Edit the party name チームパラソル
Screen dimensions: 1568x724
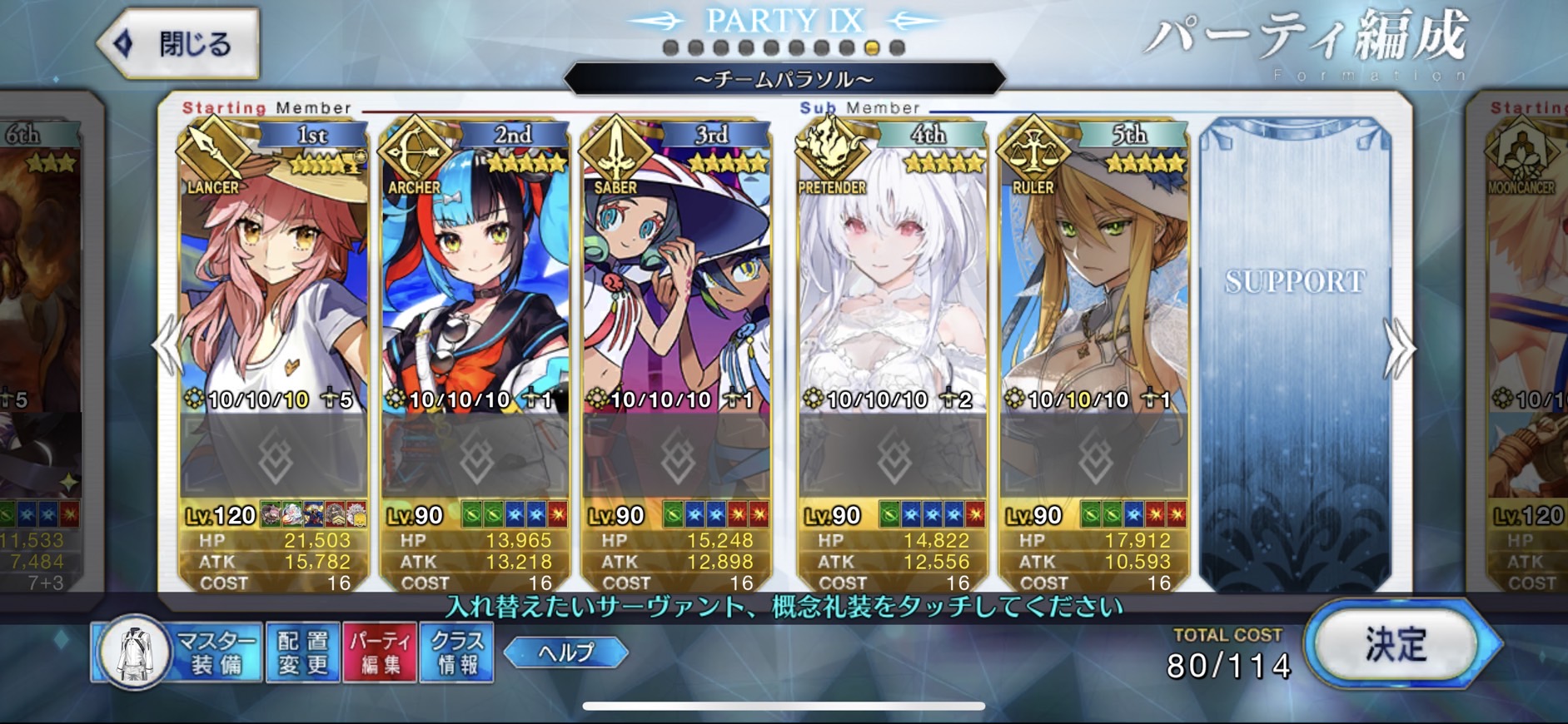point(784,80)
